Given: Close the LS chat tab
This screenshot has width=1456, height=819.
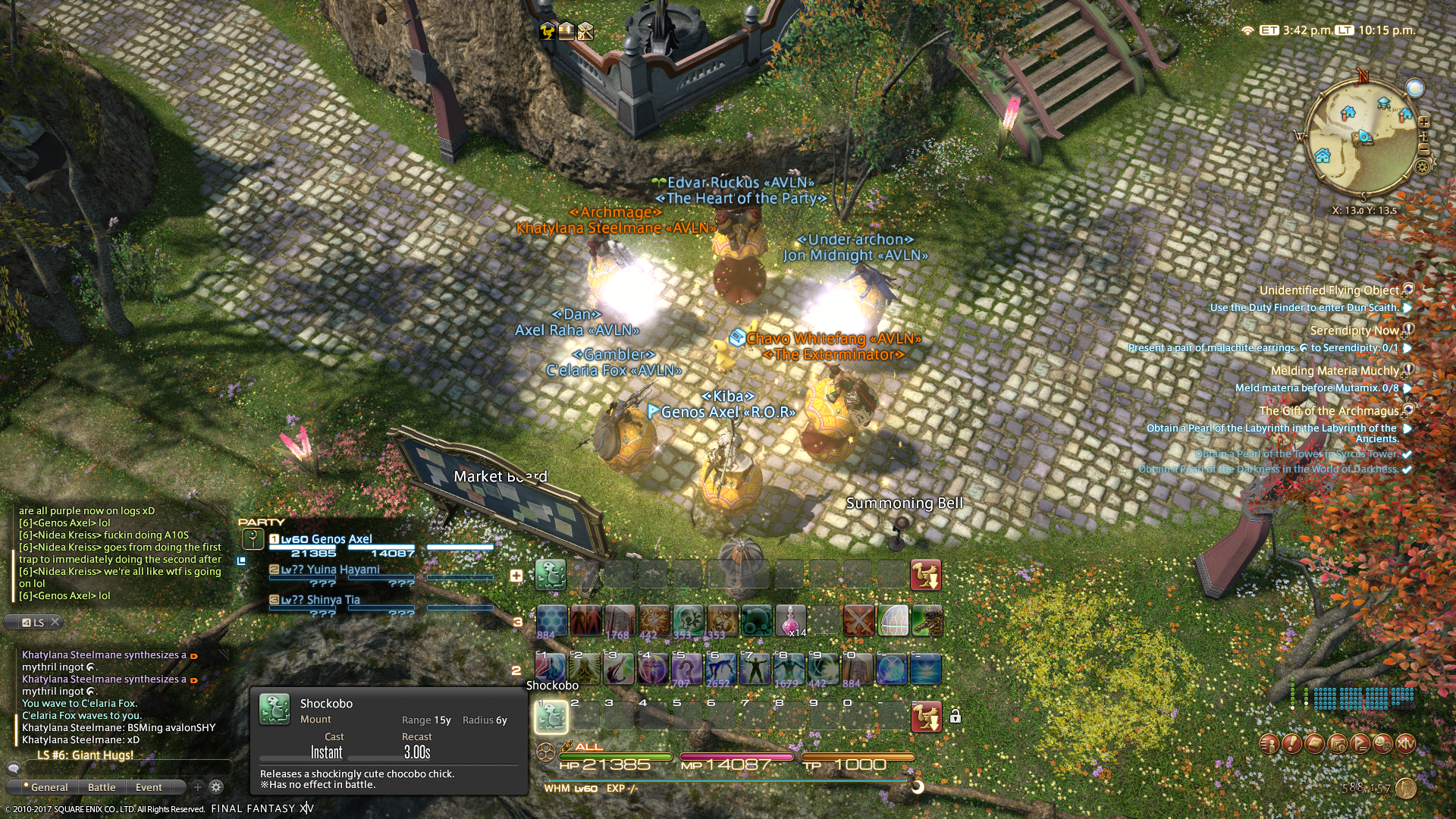Looking at the screenshot, I should tap(55, 623).
